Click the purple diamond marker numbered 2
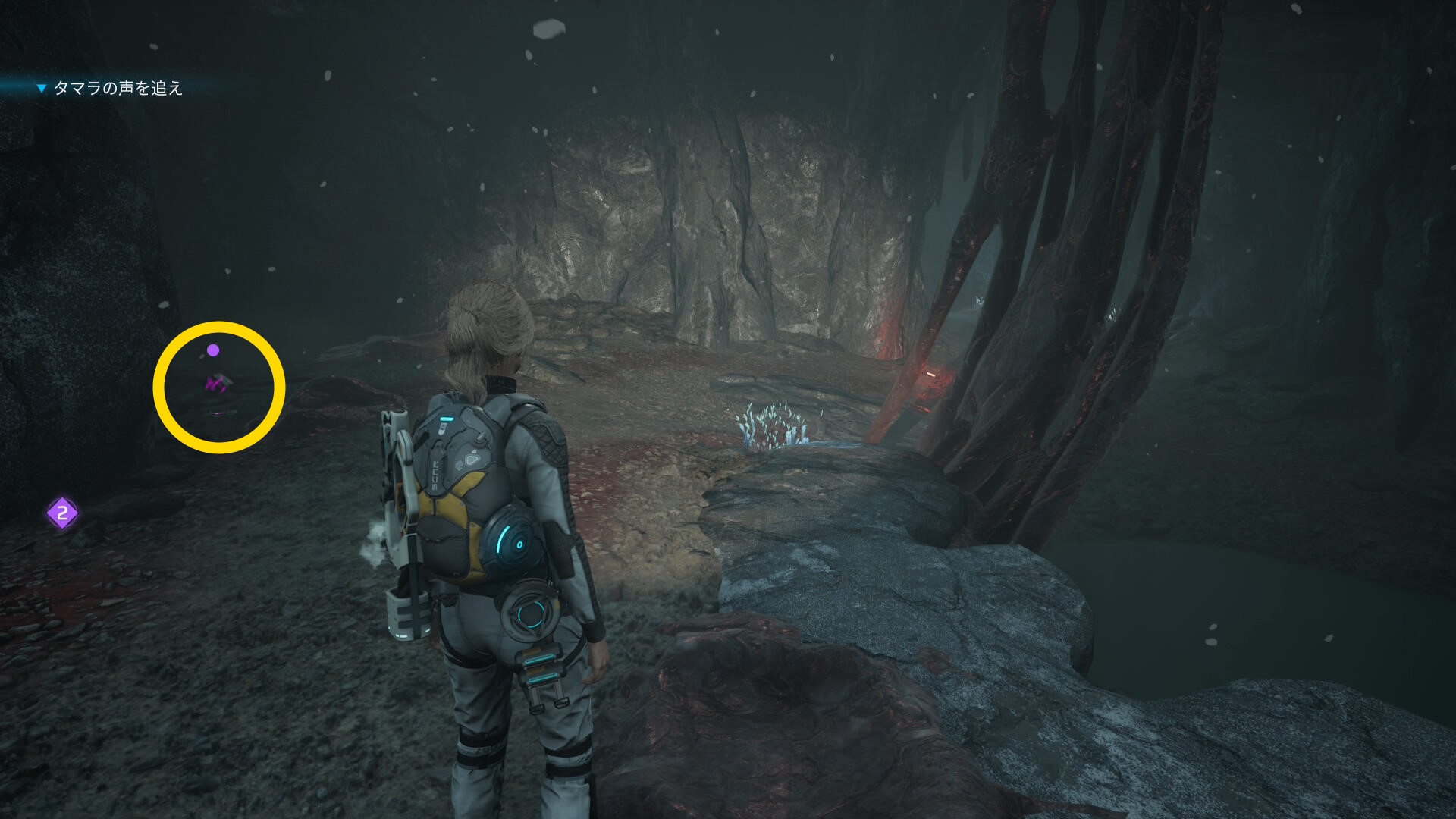1456x819 pixels. click(x=62, y=513)
